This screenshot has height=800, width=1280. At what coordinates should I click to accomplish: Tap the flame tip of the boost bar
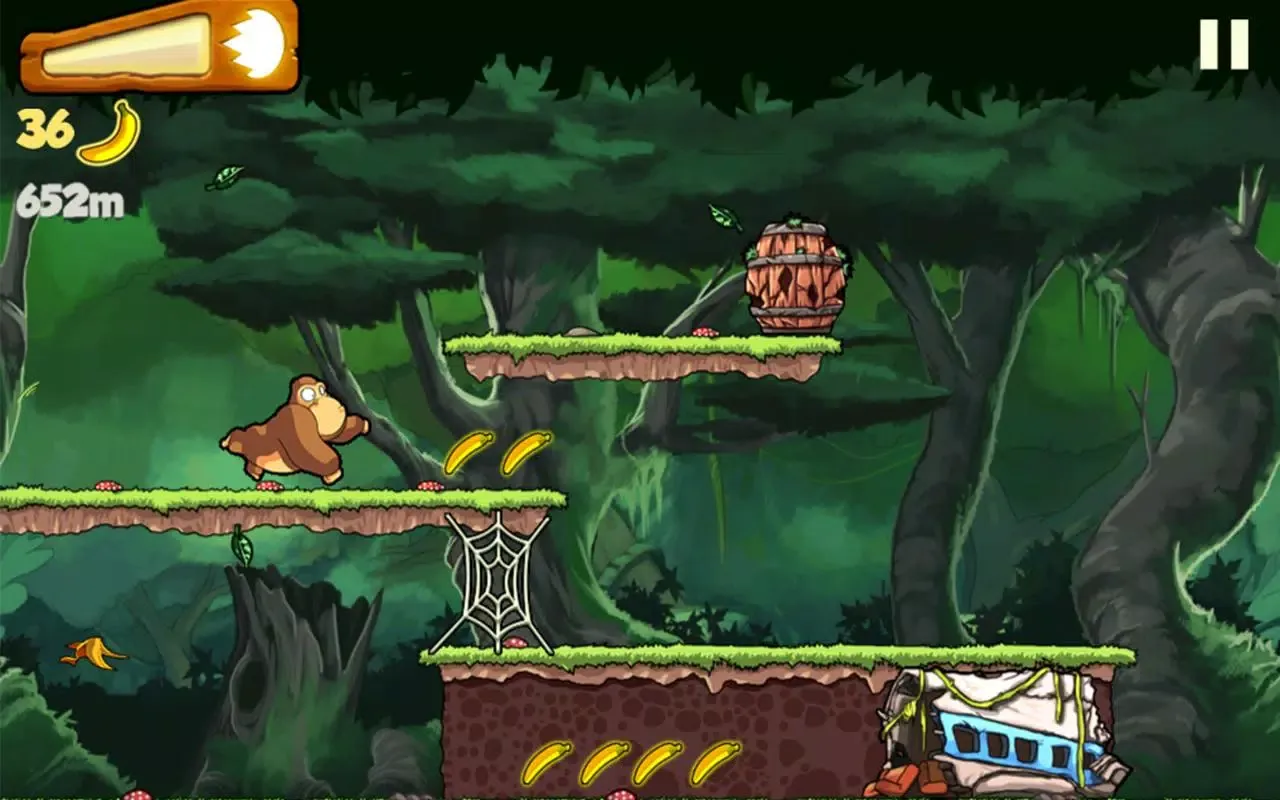point(262,43)
